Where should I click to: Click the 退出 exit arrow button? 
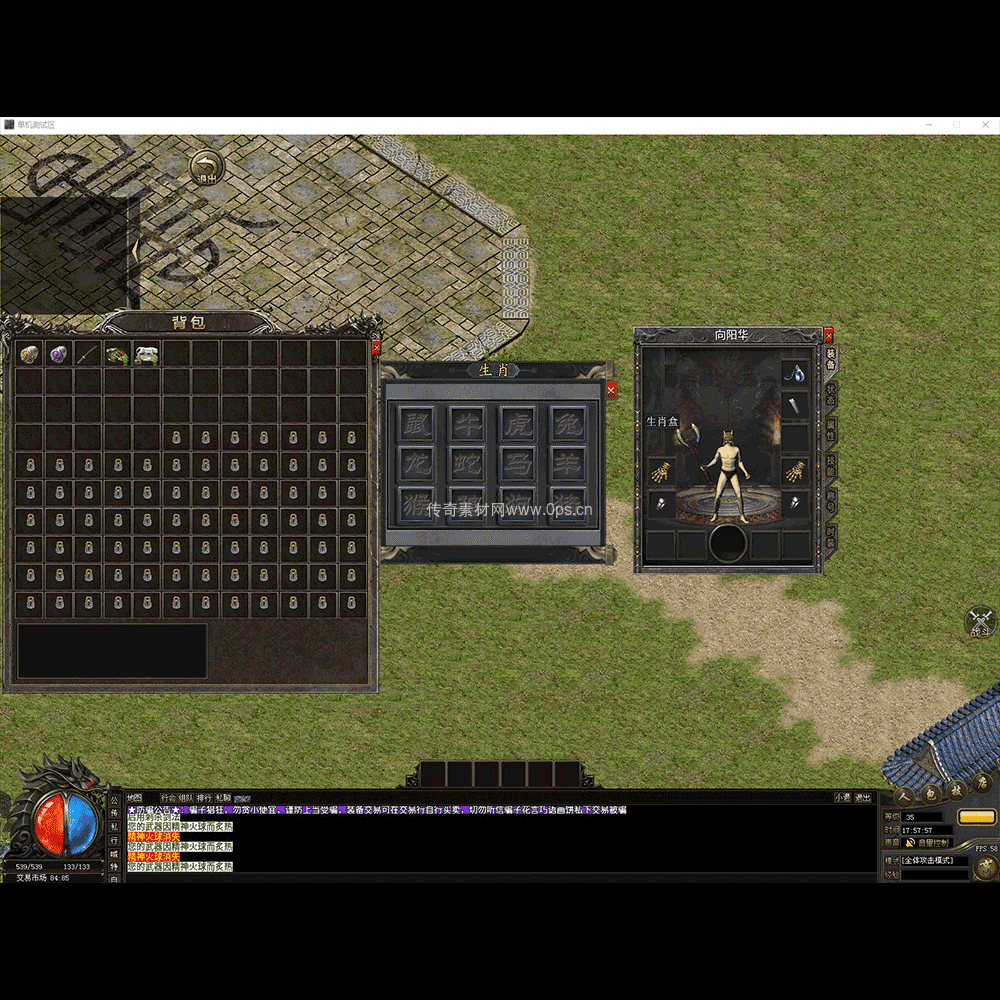(206, 167)
